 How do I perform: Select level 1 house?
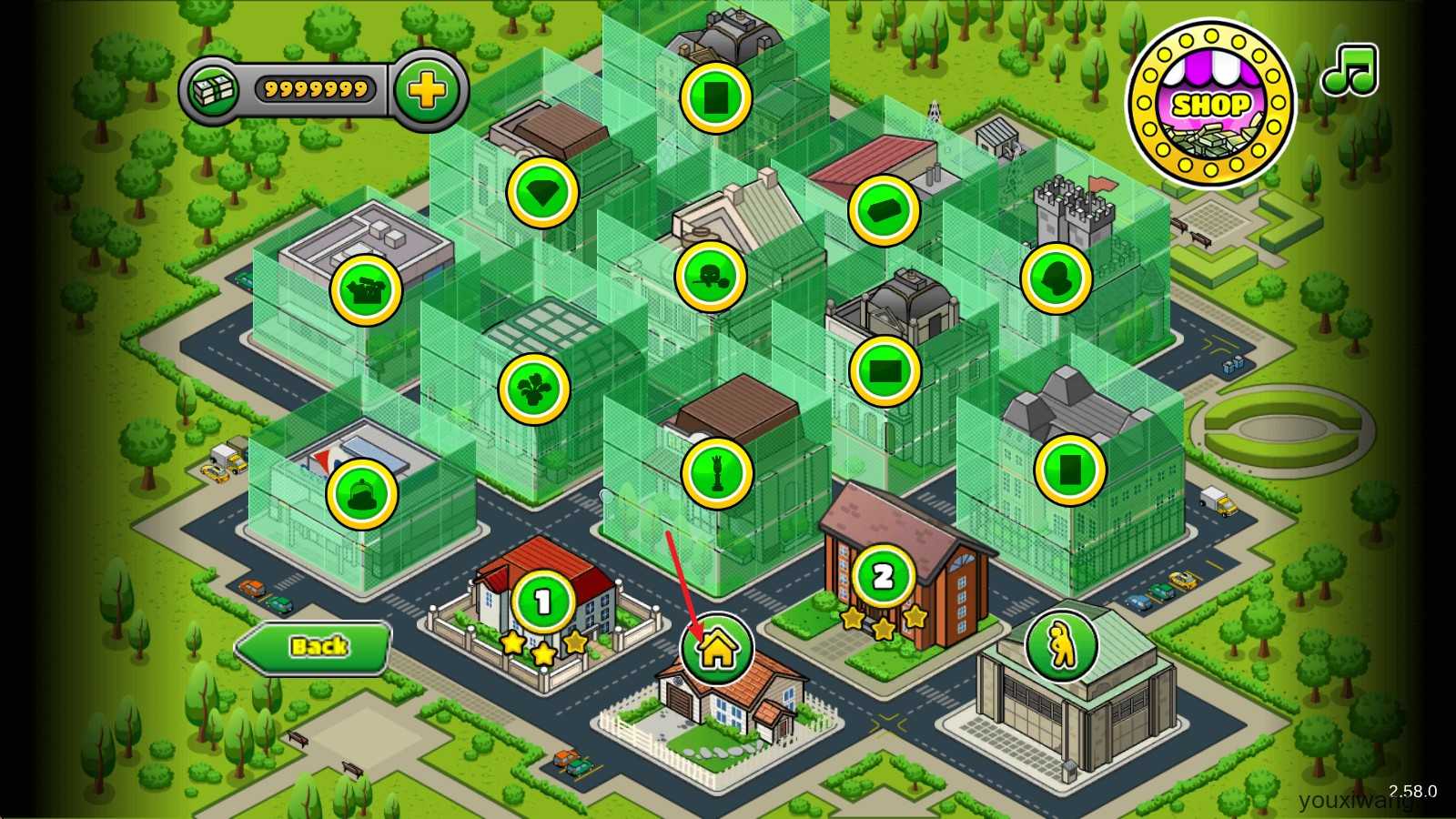(543, 602)
